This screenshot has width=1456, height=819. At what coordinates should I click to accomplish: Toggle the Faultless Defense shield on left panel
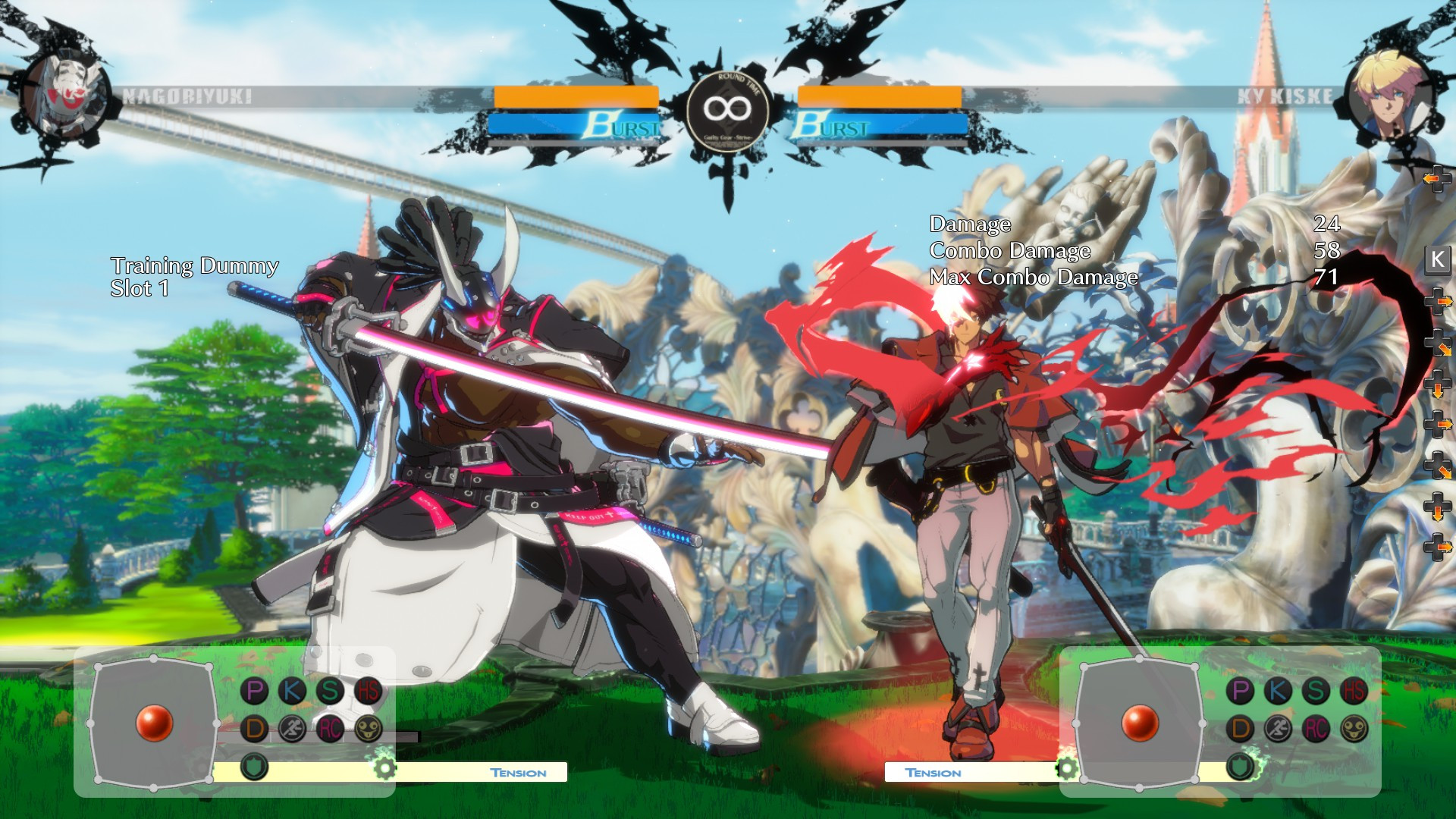click(254, 766)
